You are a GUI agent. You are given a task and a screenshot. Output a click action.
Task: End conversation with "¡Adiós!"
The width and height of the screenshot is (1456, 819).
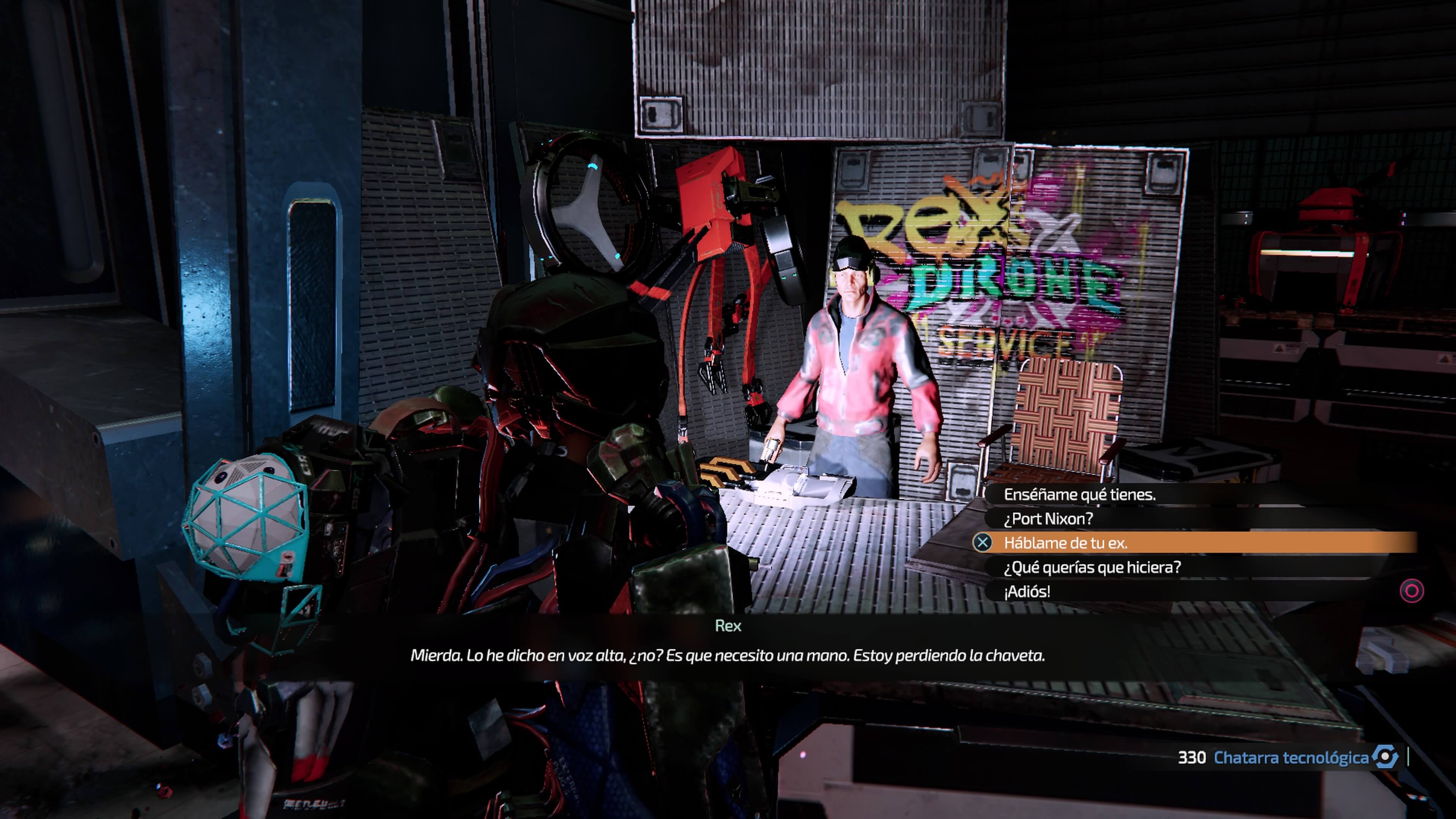click(1027, 592)
